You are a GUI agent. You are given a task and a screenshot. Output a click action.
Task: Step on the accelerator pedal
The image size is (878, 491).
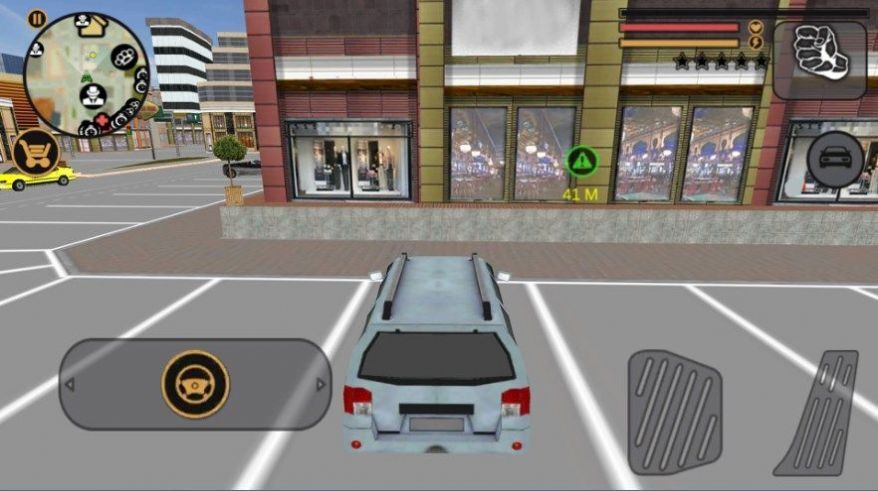tap(817, 412)
